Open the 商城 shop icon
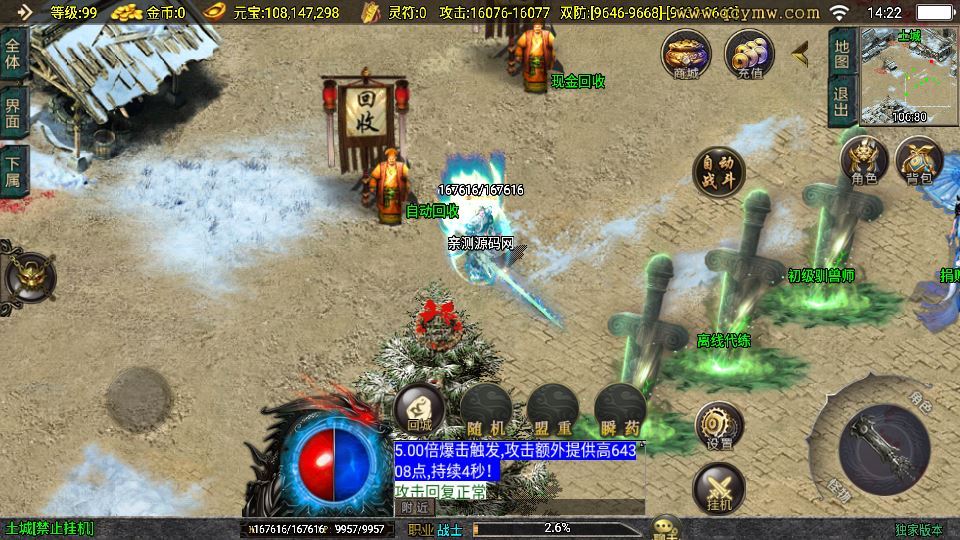This screenshot has height=540, width=960. 685,54
